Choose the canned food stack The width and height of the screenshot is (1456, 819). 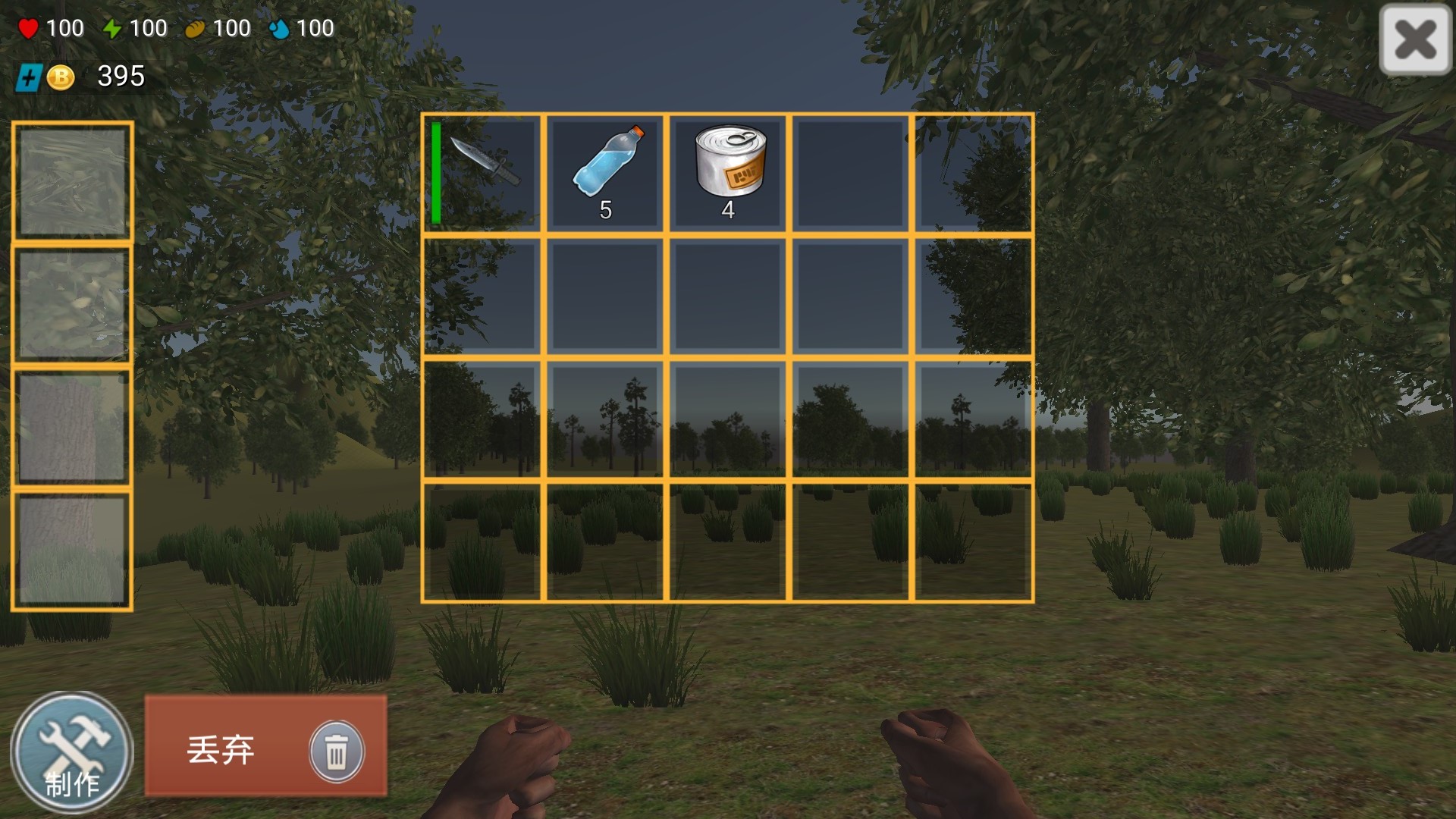click(x=728, y=173)
